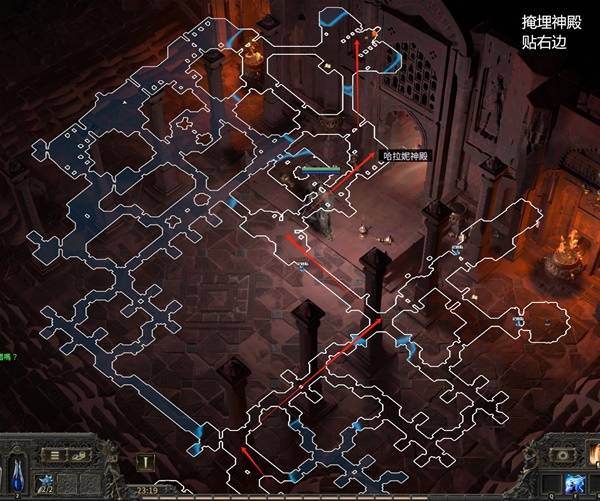Click the blue mana flask

20,474
